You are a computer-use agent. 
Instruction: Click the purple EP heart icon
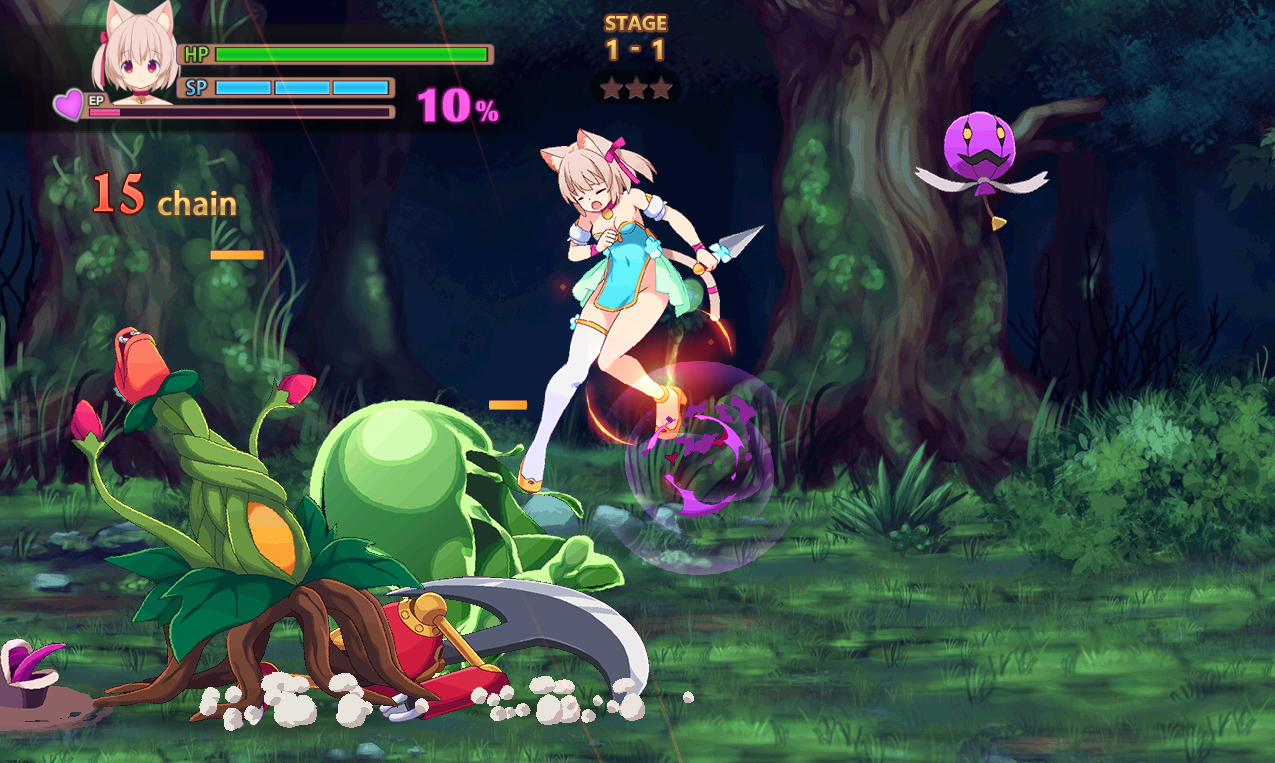(x=69, y=104)
